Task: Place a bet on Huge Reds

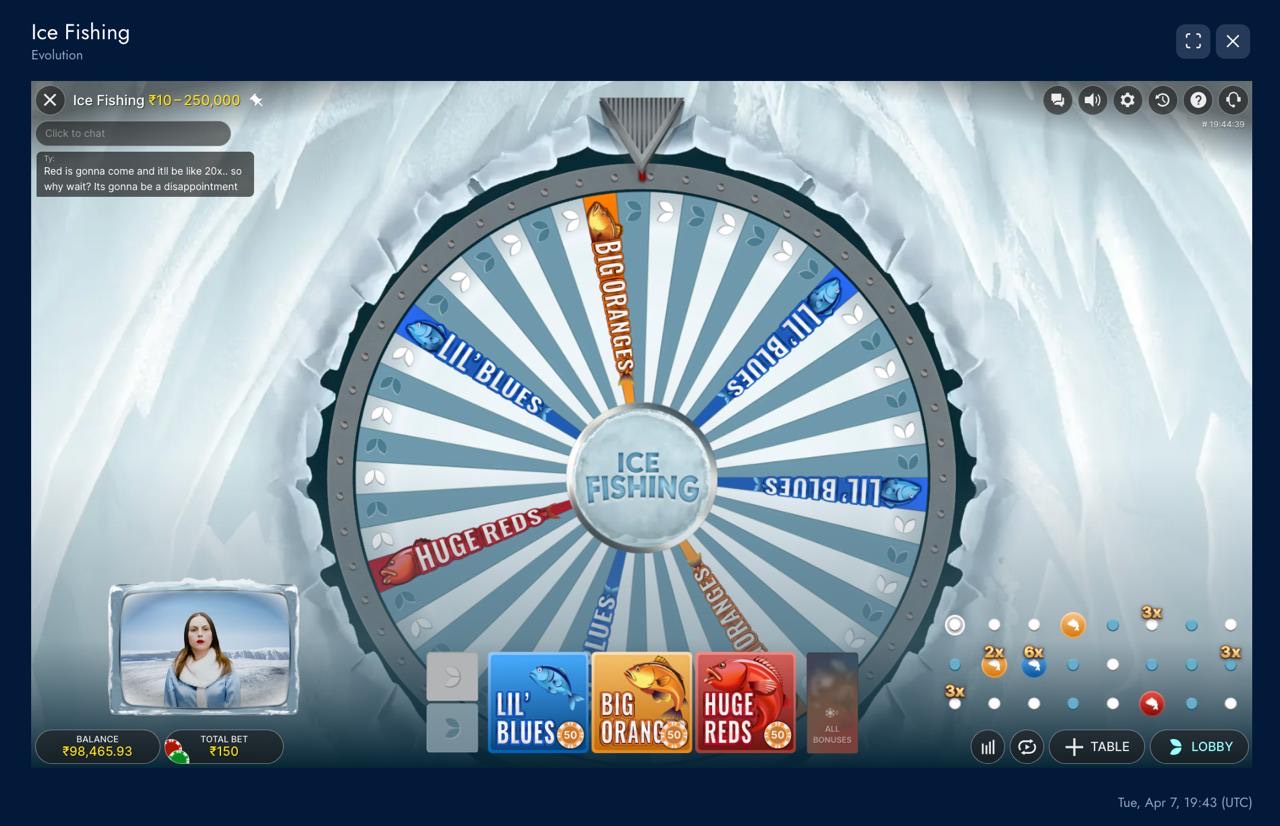Action: point(745,701)
